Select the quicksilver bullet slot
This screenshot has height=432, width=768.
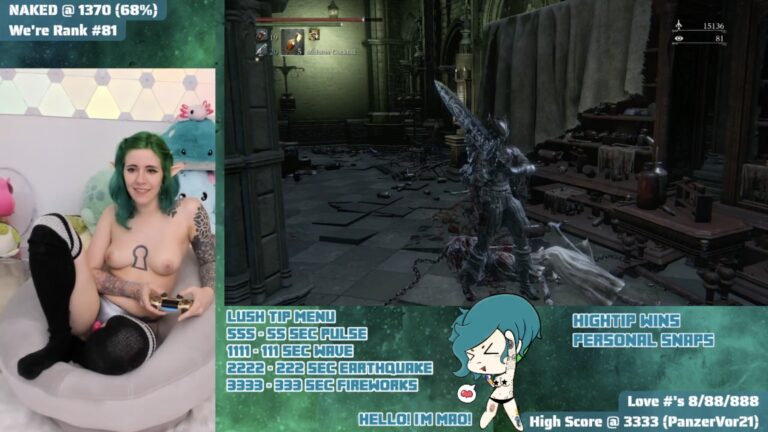tap(262, 50)
